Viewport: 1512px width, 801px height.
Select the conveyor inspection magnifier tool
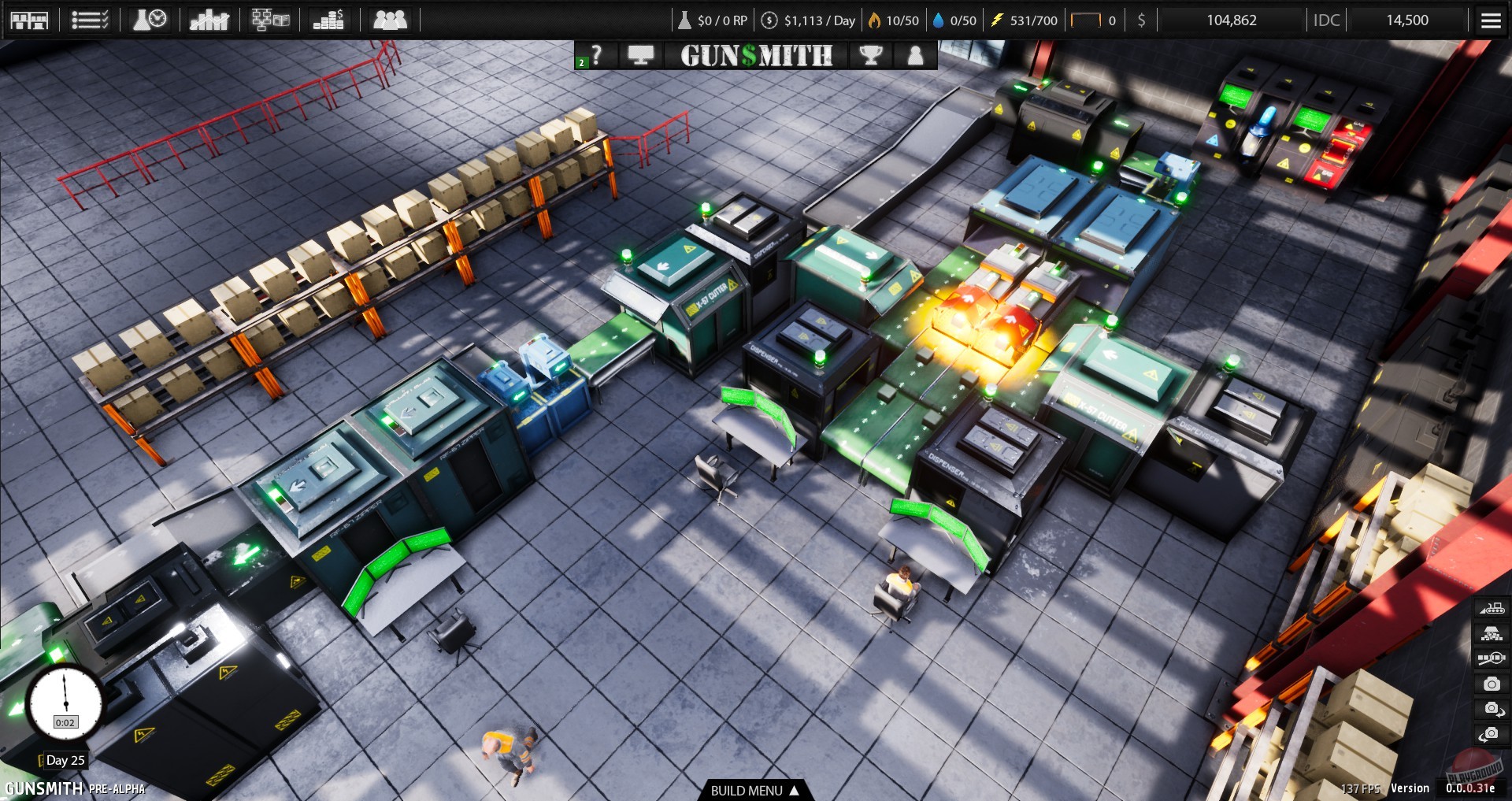tap(1491, 658)
